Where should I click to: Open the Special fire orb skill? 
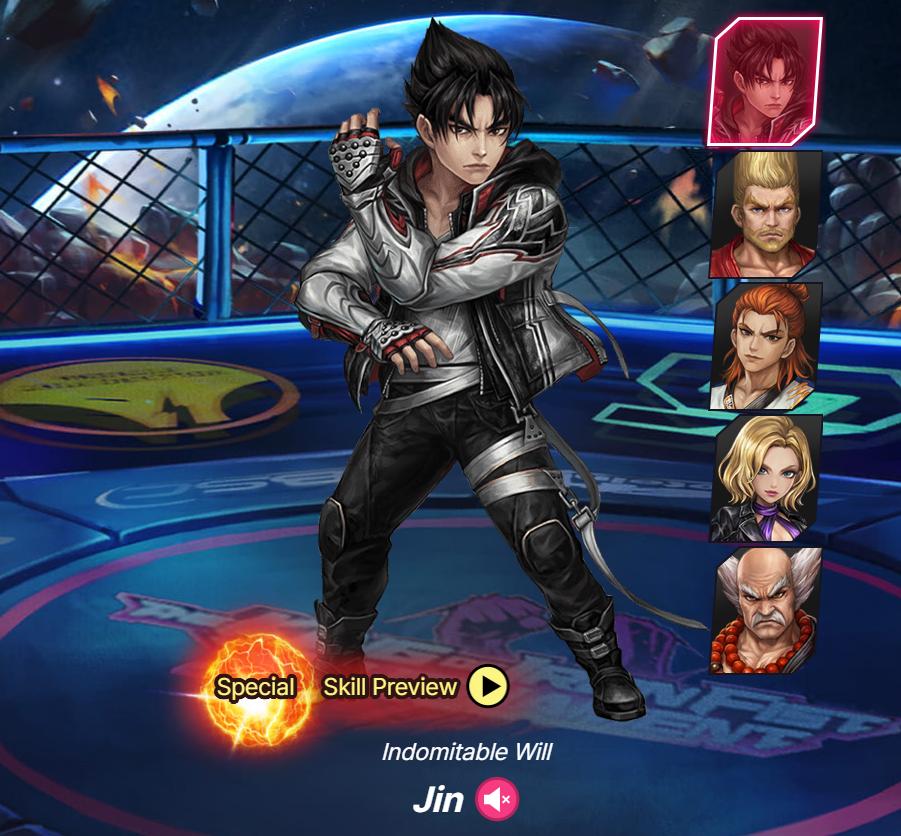256,688
